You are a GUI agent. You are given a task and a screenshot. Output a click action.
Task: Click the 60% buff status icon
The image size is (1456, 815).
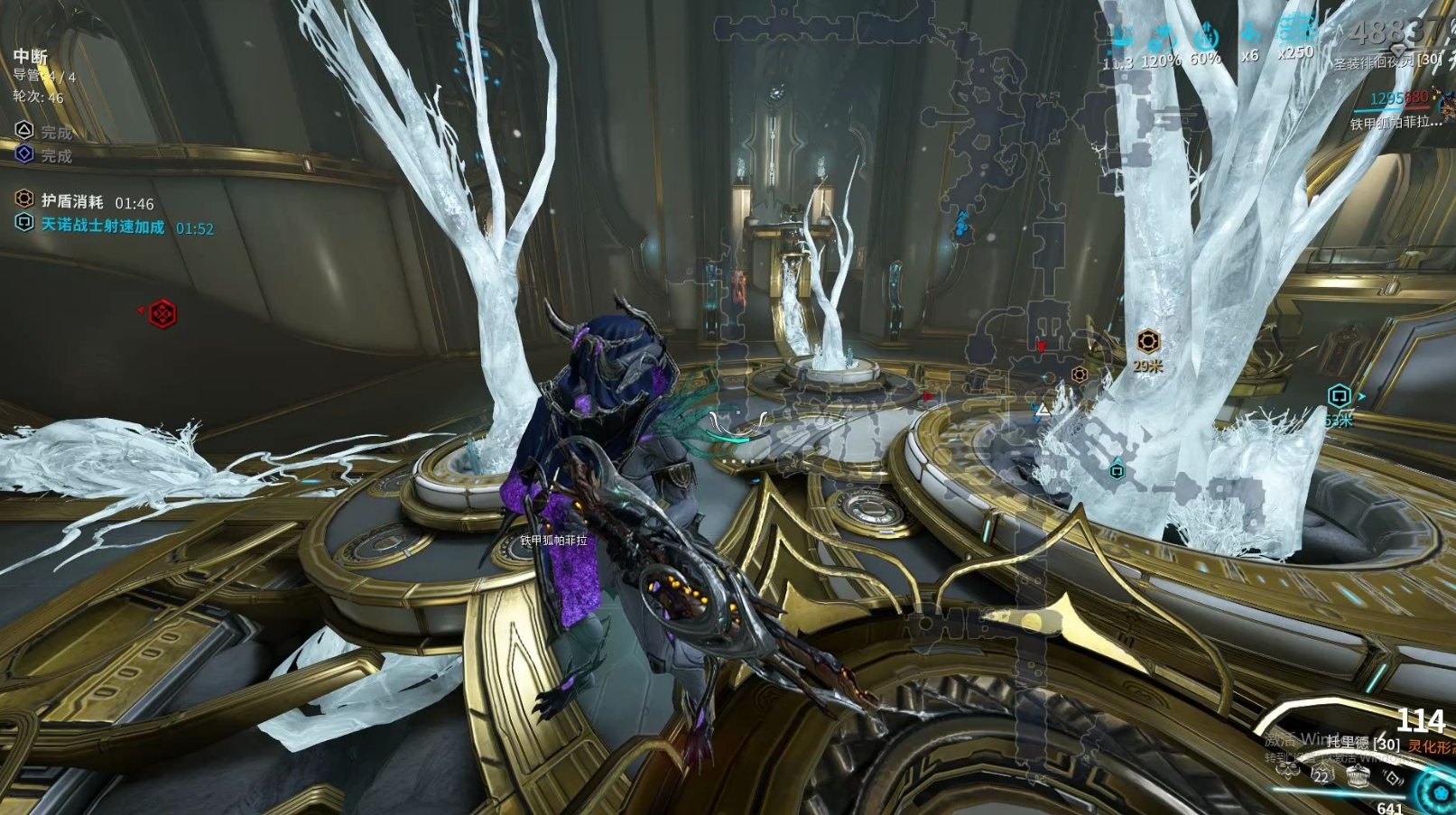click(1206, 38)
